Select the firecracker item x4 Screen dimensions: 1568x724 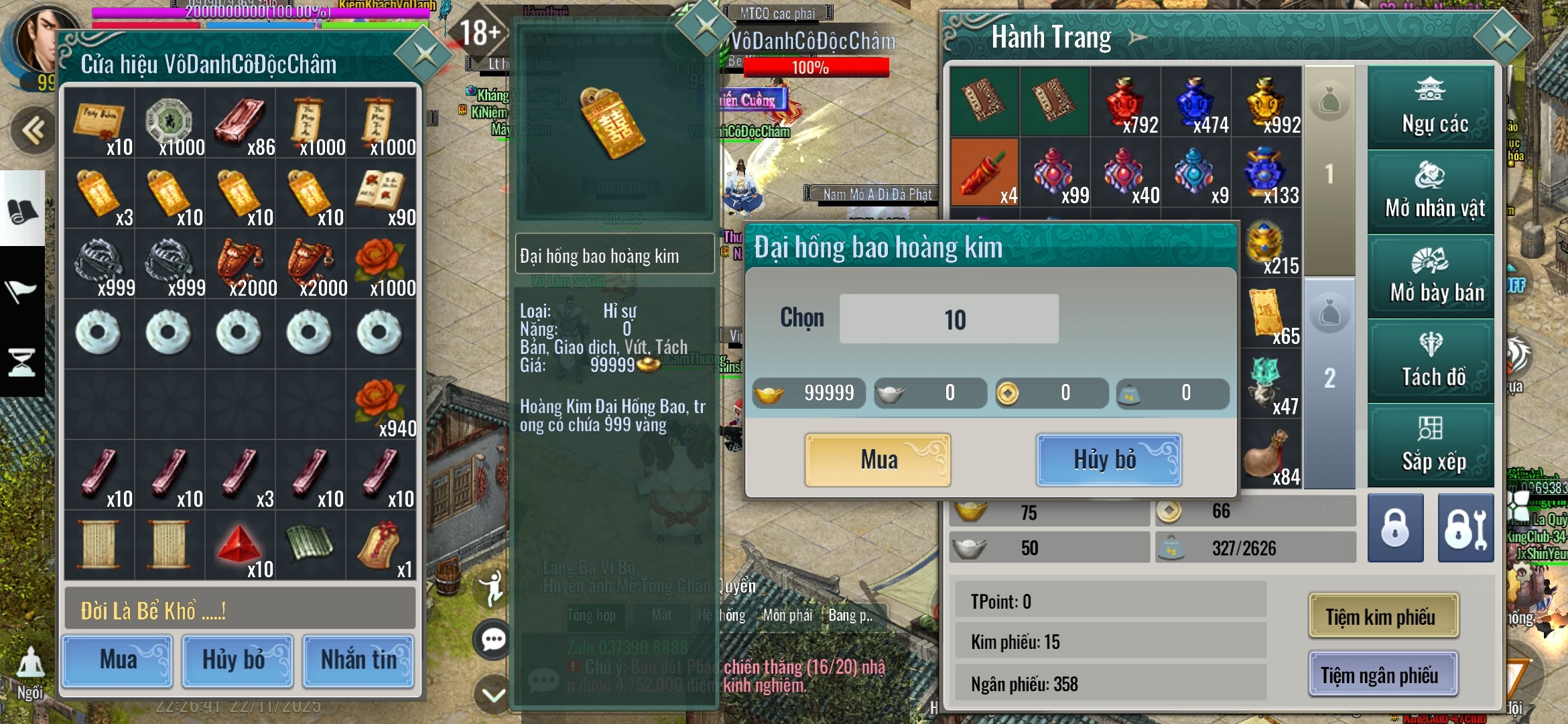(x=984, y=172)
